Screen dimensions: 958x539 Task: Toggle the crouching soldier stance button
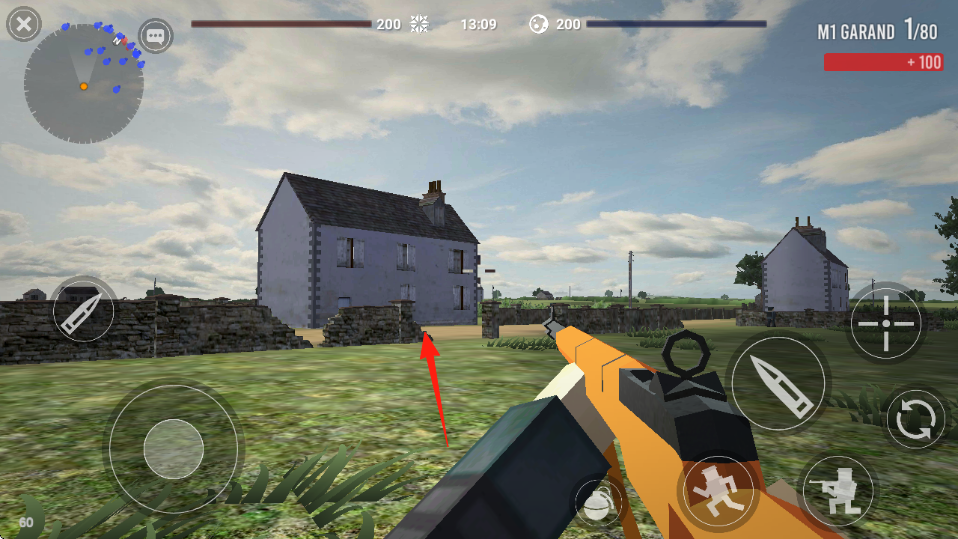836,491
